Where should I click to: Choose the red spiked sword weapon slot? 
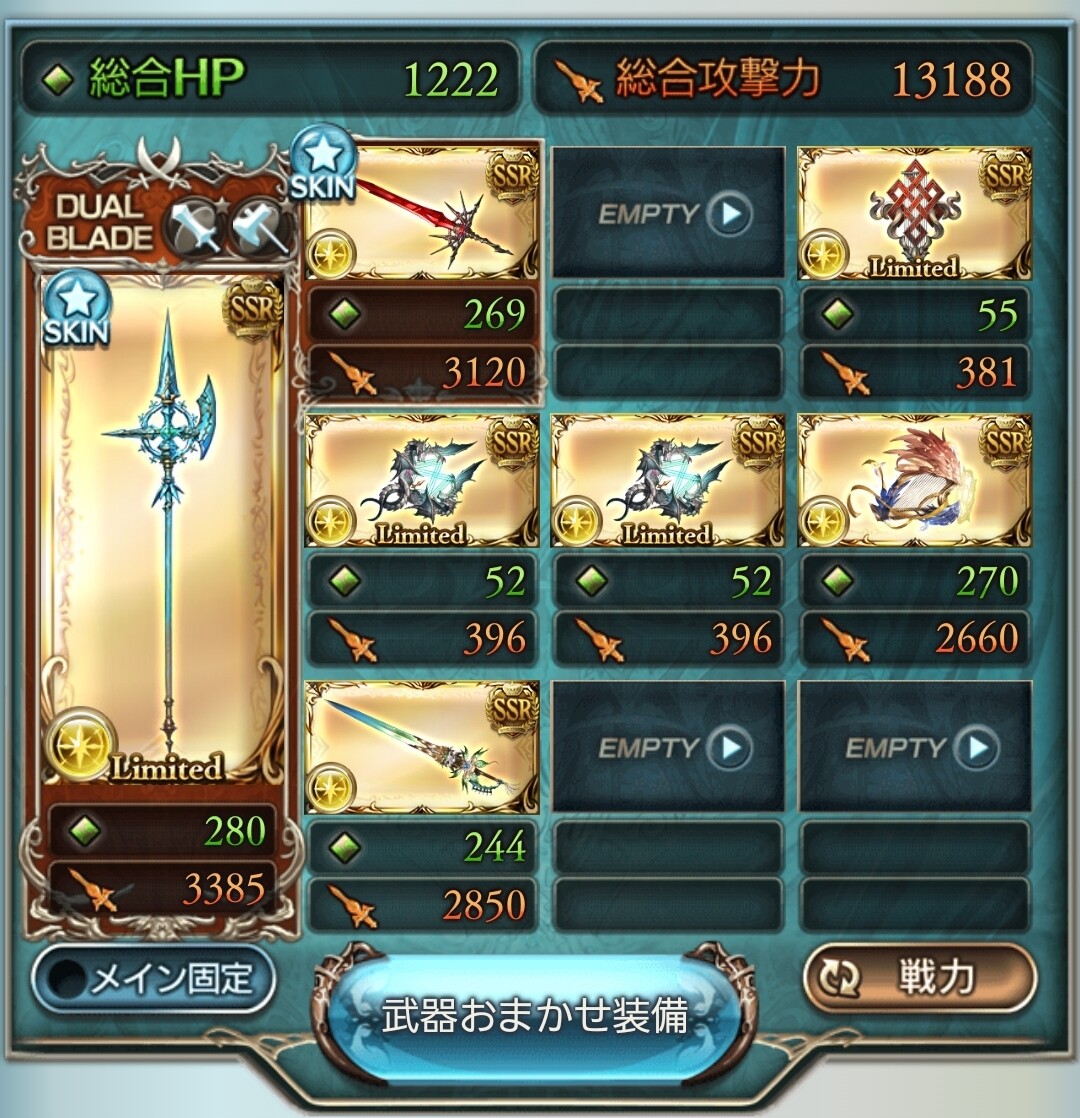[421, 213]
